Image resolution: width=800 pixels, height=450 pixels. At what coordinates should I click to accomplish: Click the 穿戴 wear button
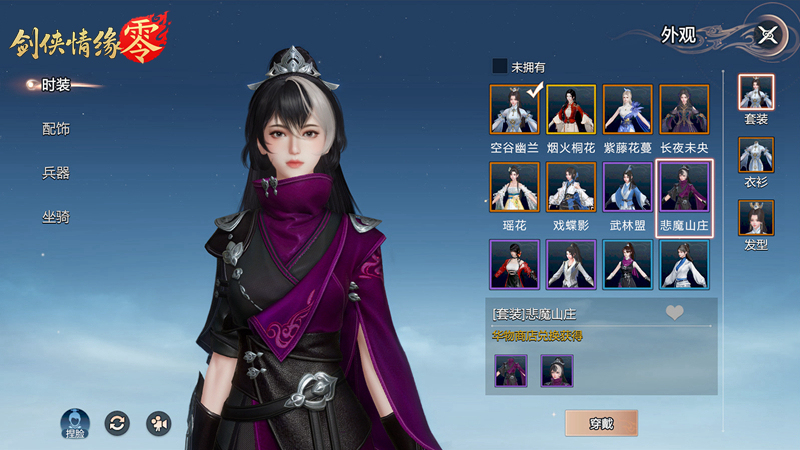tap(601, 423)
